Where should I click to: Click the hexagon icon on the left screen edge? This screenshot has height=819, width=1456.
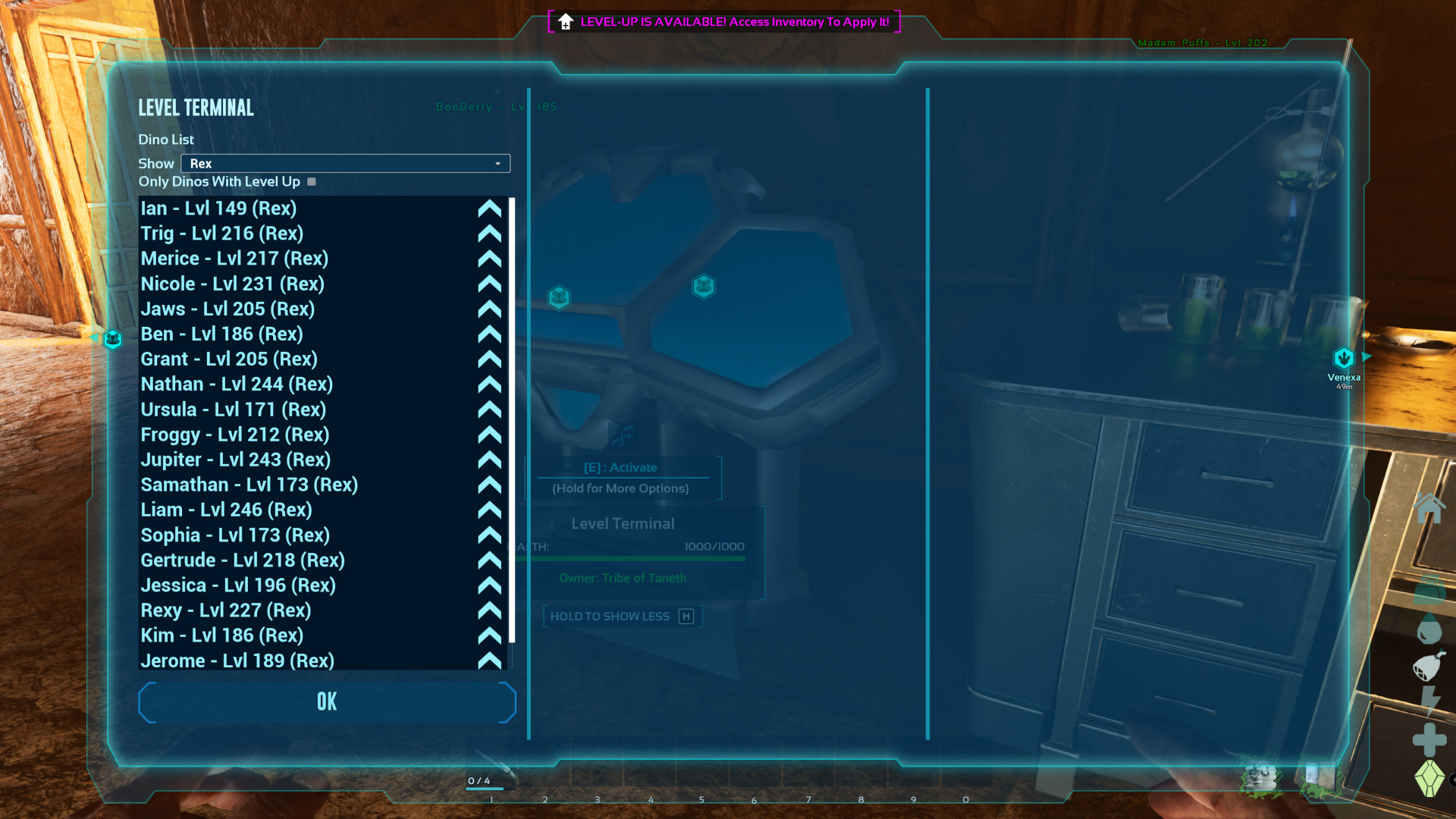(x=112, y=339)
